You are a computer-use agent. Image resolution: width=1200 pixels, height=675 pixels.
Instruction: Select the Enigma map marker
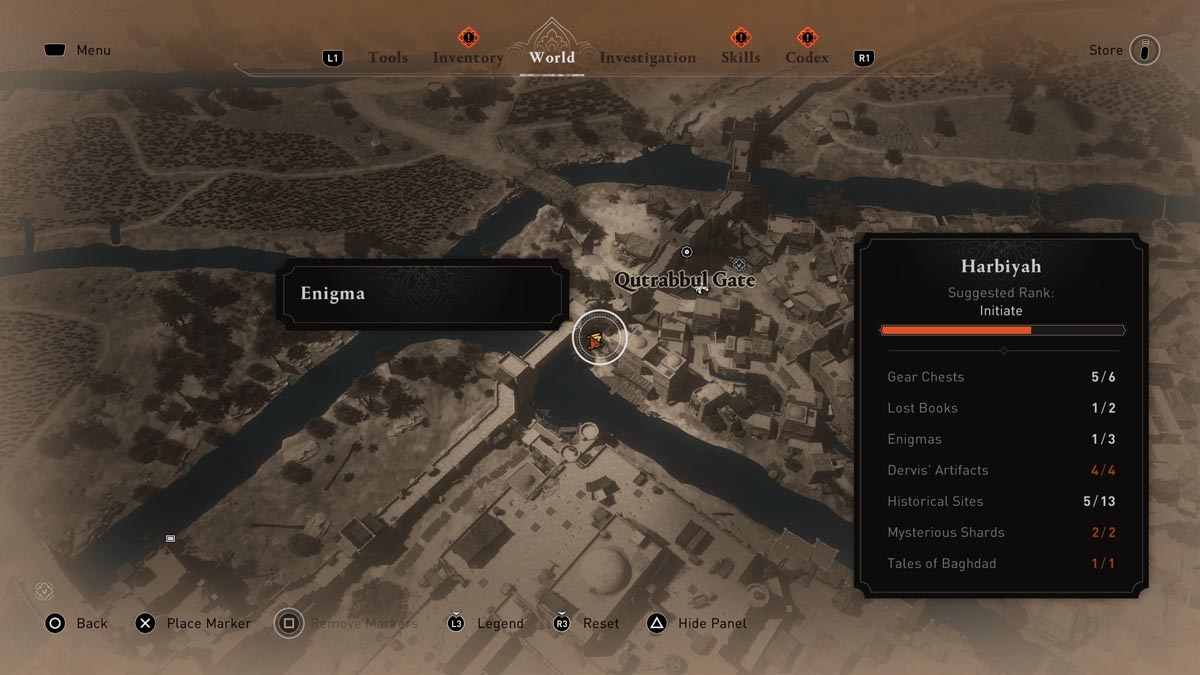(x=597, y=340)
